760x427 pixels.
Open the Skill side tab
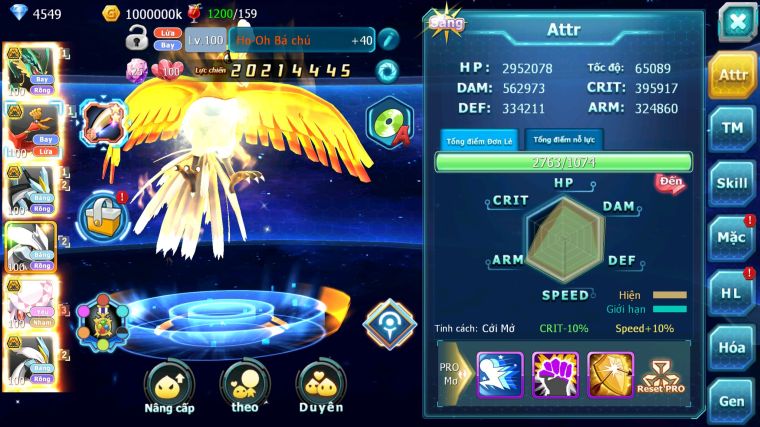[x=733, y=182]
